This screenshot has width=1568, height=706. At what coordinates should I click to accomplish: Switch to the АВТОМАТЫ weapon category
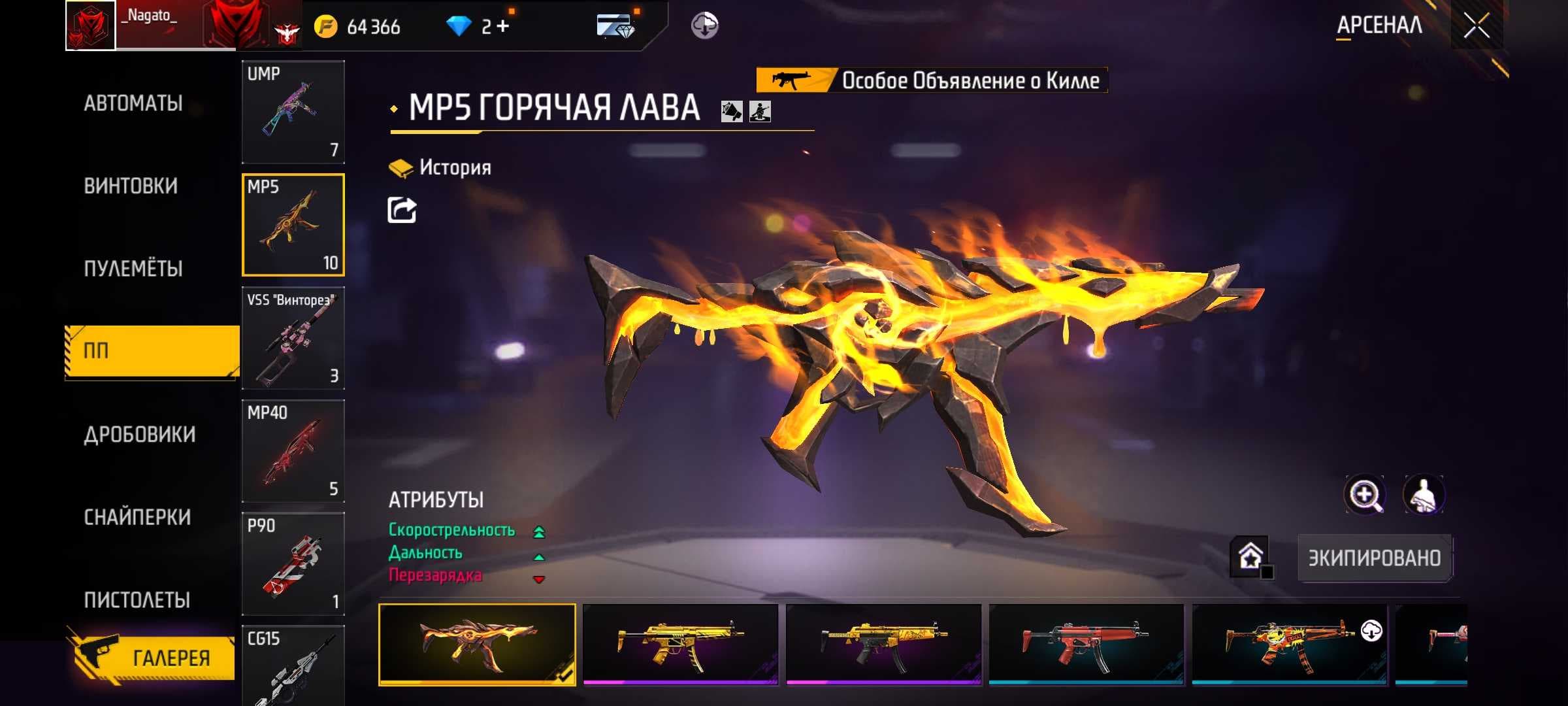click(x=133, y=103)
